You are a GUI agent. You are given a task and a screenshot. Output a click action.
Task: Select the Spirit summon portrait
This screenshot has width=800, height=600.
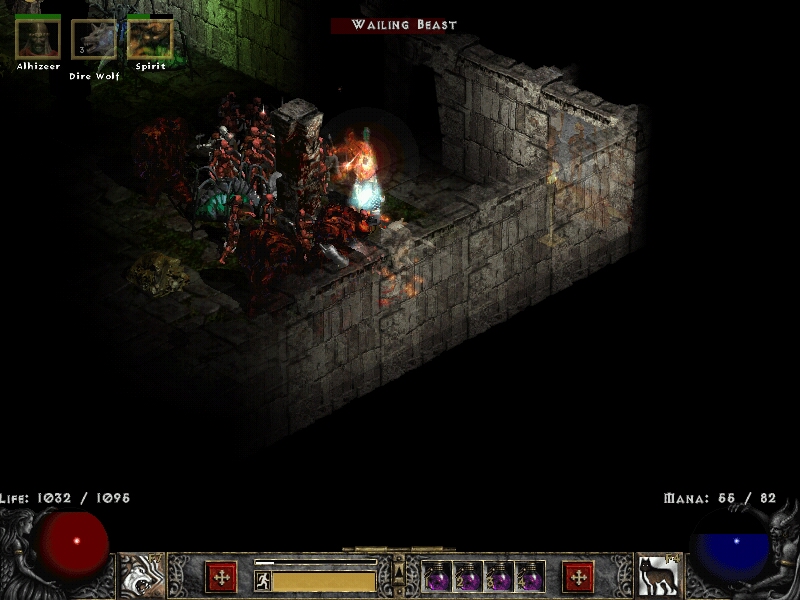tap(150, 39)
